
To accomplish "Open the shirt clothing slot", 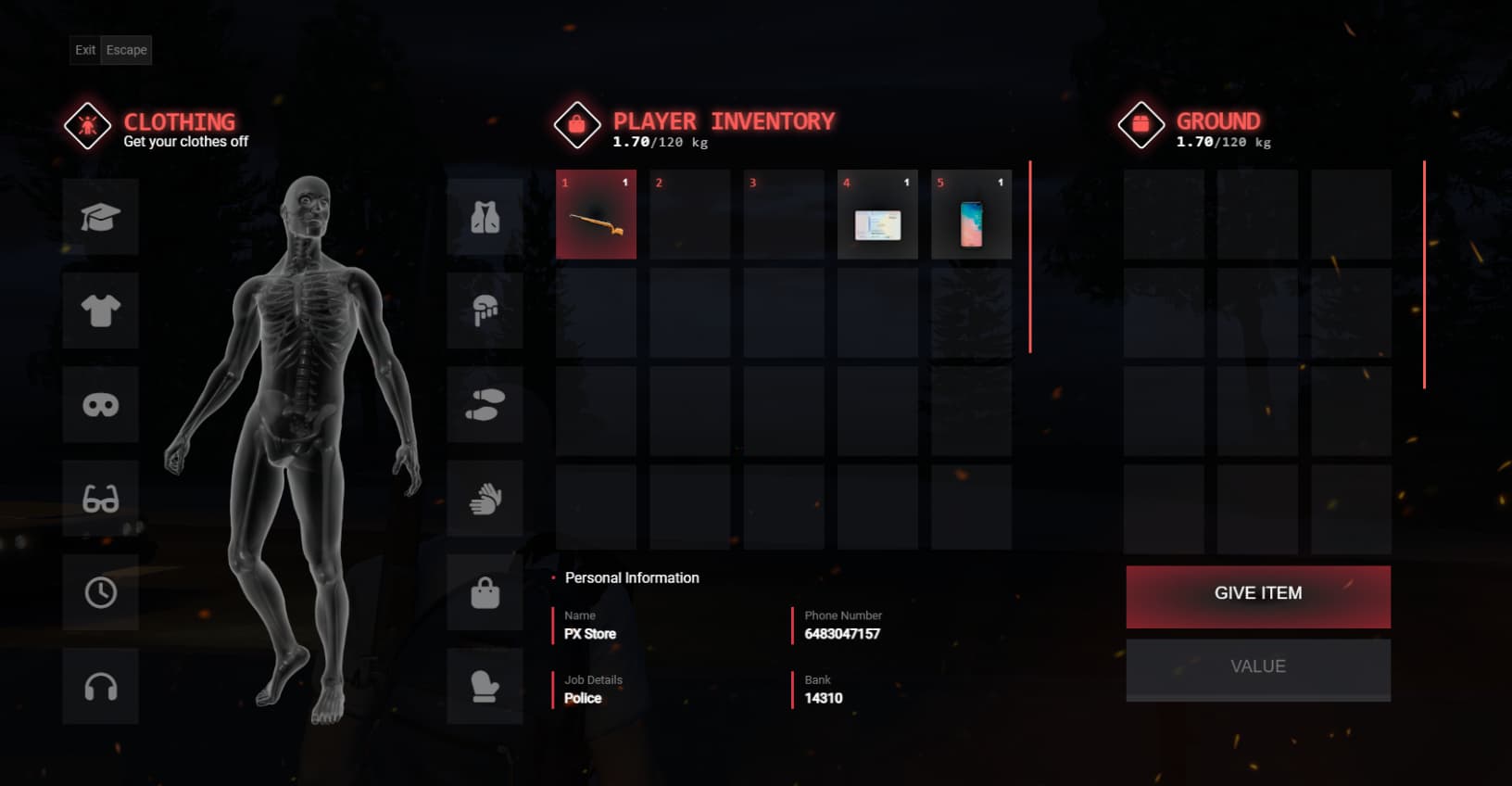I will click(100, 310).
